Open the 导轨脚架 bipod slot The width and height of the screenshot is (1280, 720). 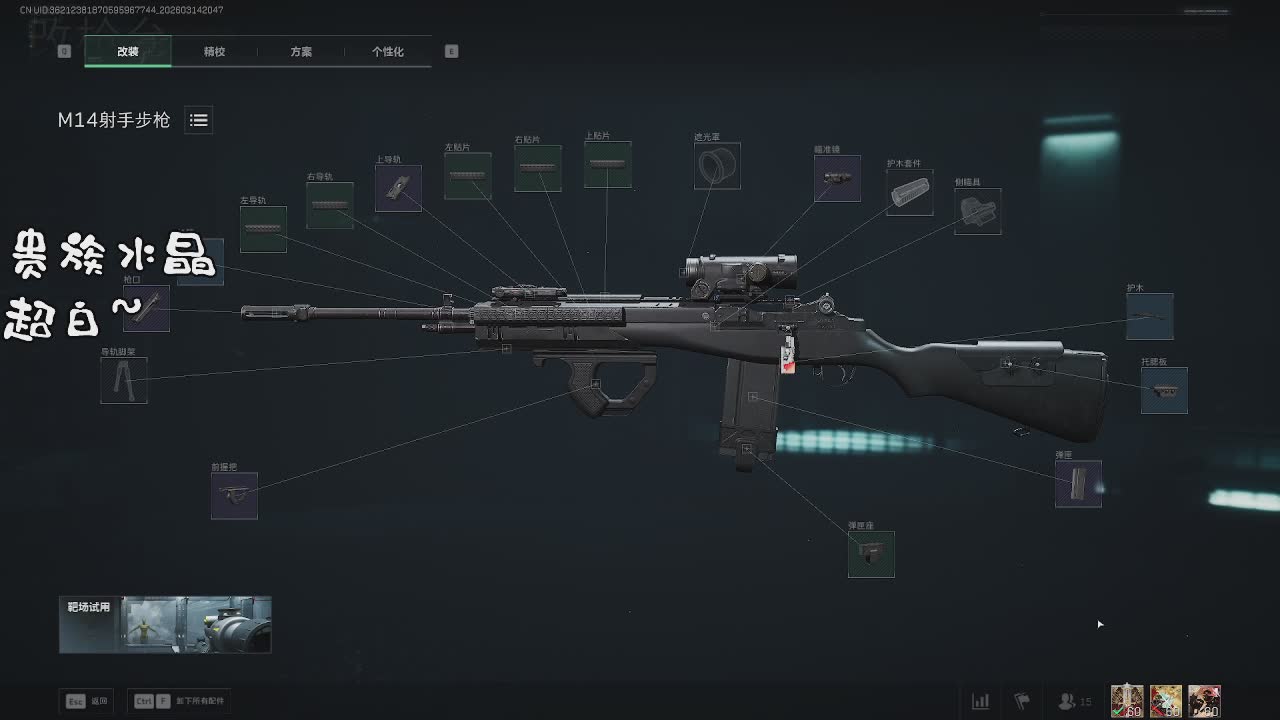(124, 381)
